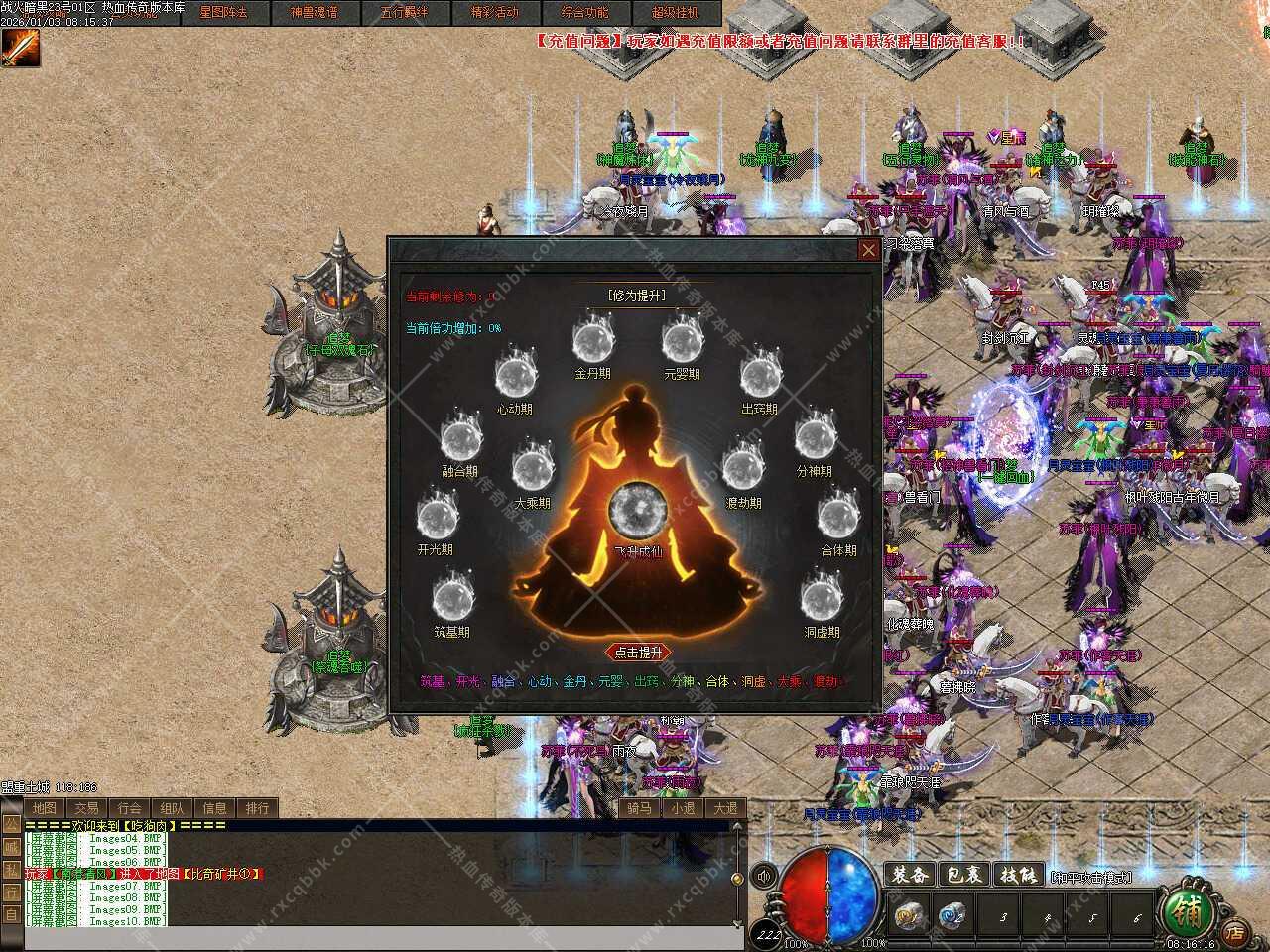Close the 修为提升 cultivation window
The image size is (1270, 952).
(x=868, y=250)
